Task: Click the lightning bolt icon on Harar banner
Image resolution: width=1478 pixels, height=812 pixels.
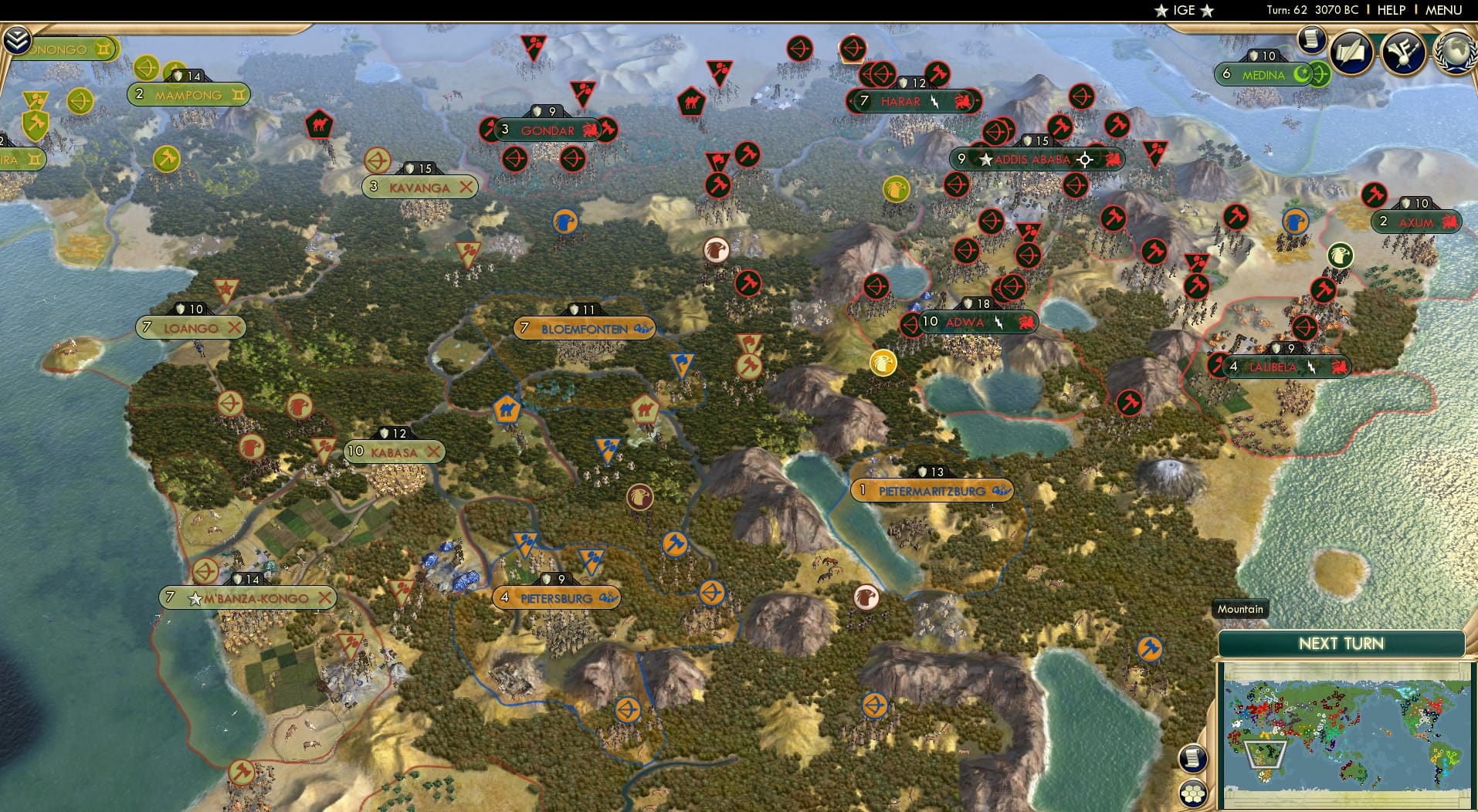Action: pos(934,101)
